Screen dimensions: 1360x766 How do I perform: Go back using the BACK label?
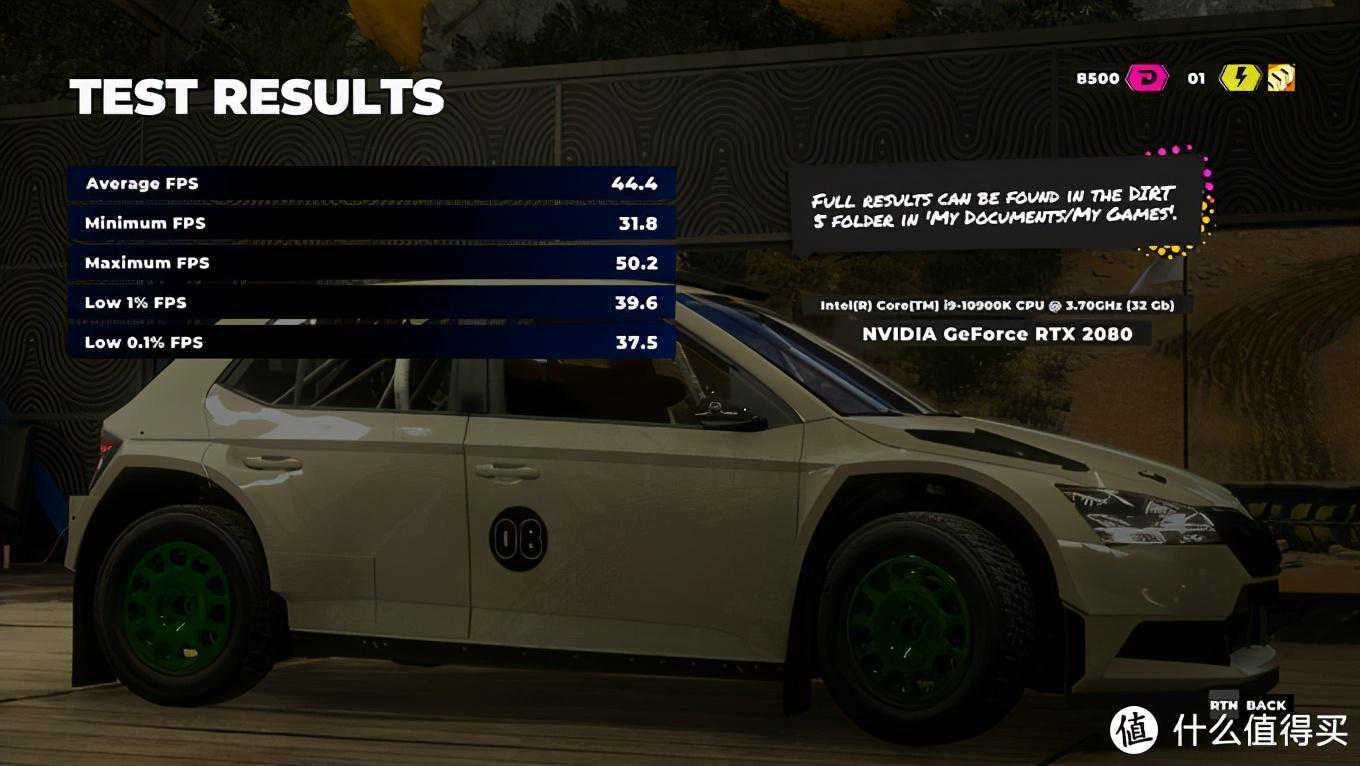tap(1265, 705)
